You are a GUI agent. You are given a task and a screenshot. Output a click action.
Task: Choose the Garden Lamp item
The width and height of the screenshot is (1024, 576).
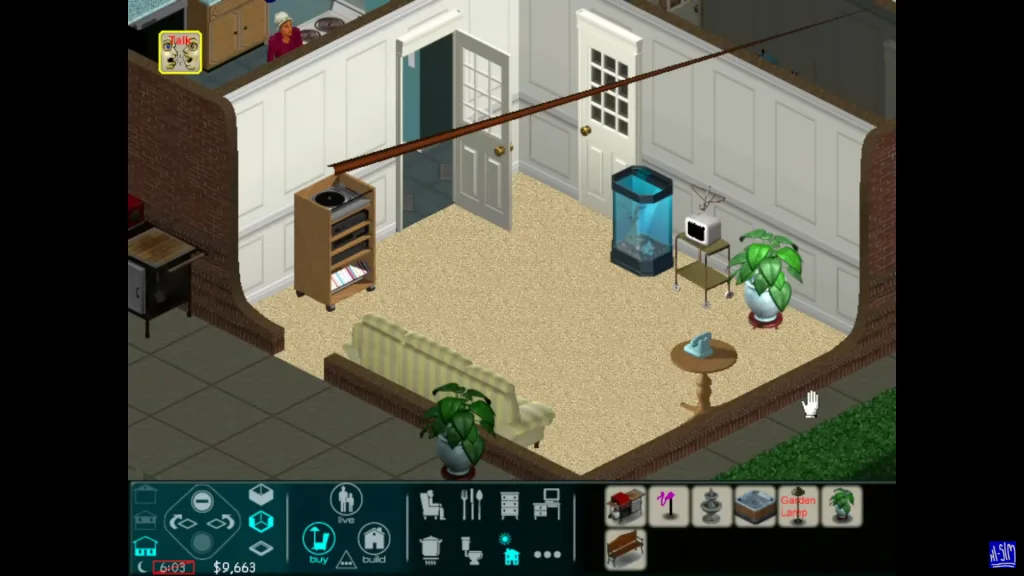798,506
